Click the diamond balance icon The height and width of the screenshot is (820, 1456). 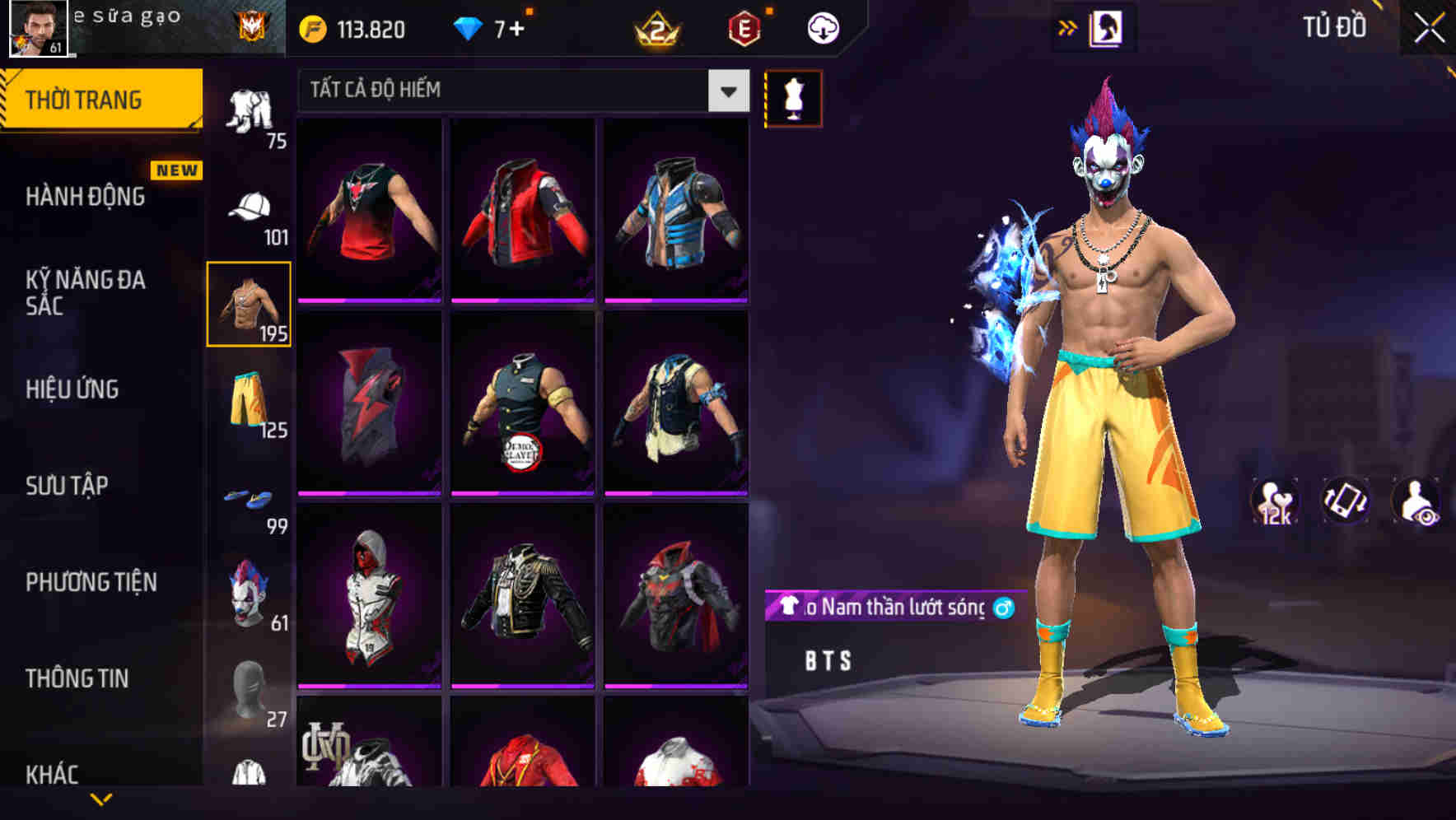pos(470,29)
